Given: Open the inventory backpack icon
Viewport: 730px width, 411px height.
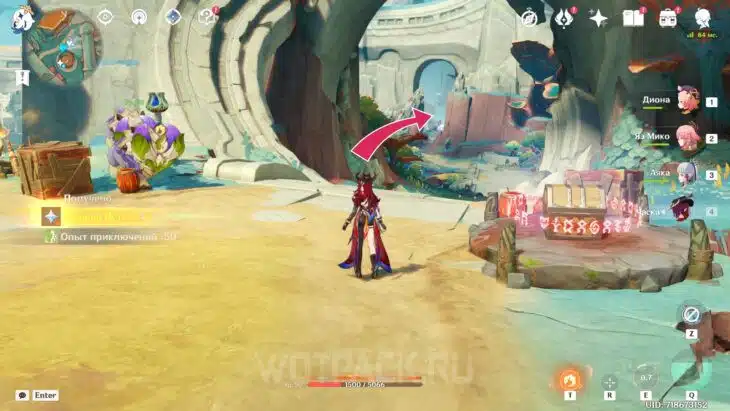Looking at the screenshot, I should (668, 17).
